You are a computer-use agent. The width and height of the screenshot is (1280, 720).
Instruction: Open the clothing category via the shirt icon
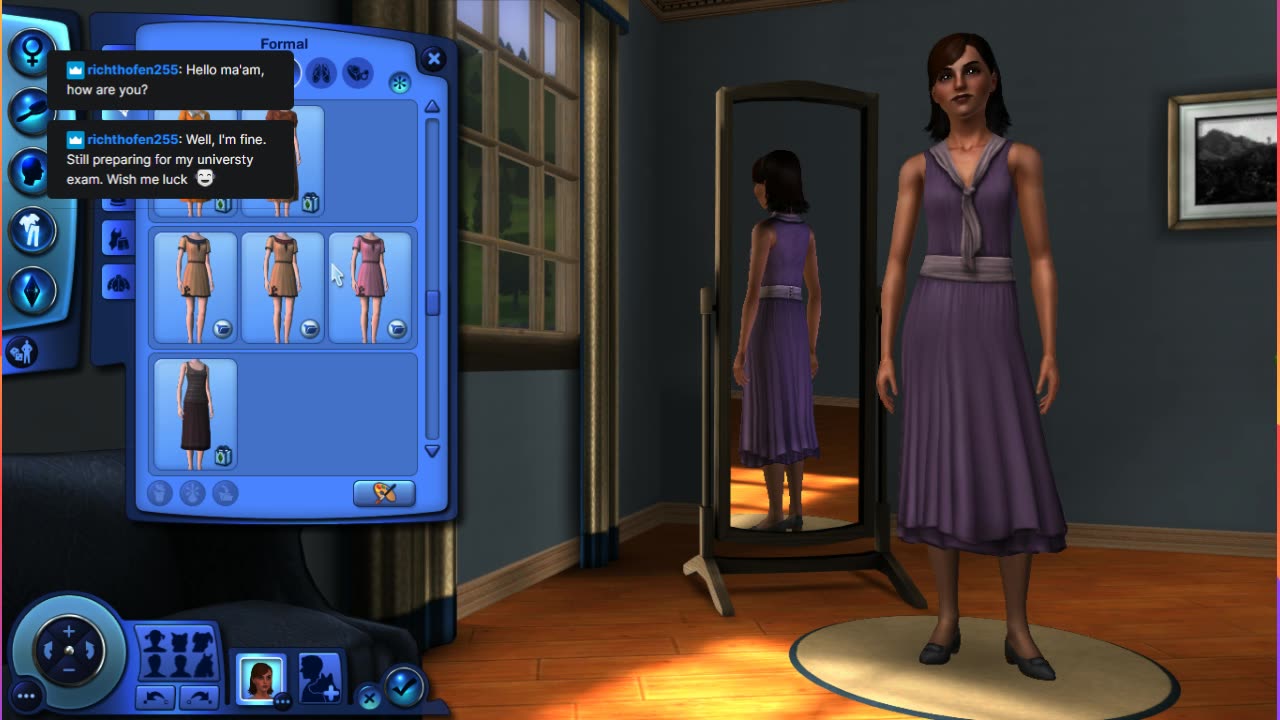[x=33, y=232]
